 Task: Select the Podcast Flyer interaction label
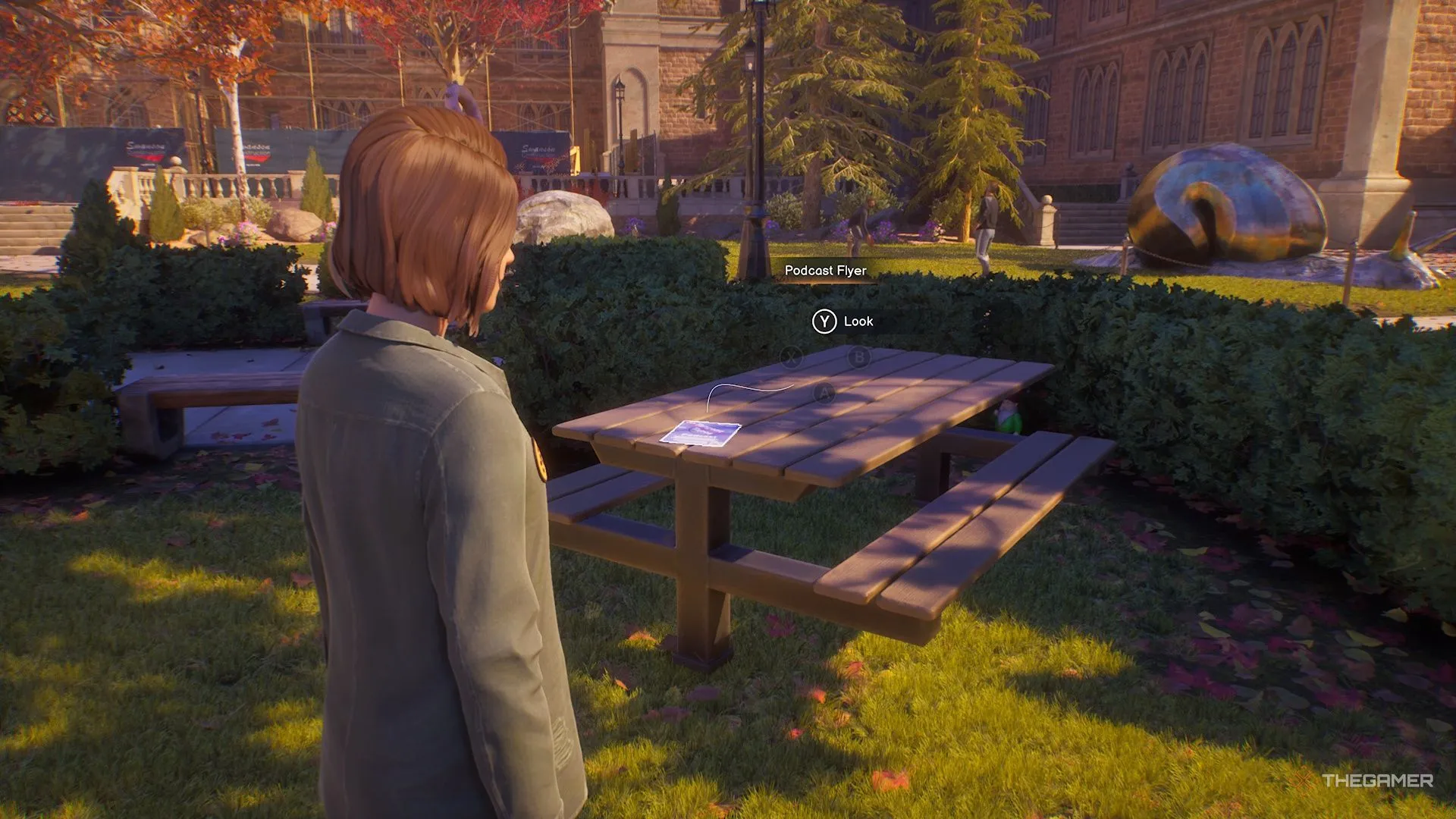coord(825,271)
